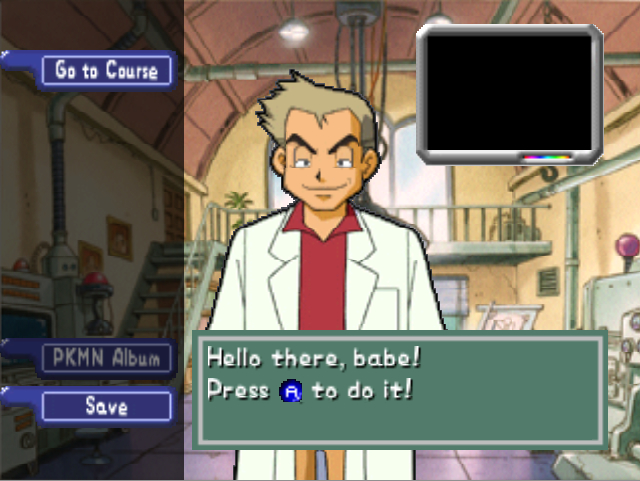Open the PKMN Album entry
Image resolution: width=640 pixels, height=481 pixels.
[106, 358]
